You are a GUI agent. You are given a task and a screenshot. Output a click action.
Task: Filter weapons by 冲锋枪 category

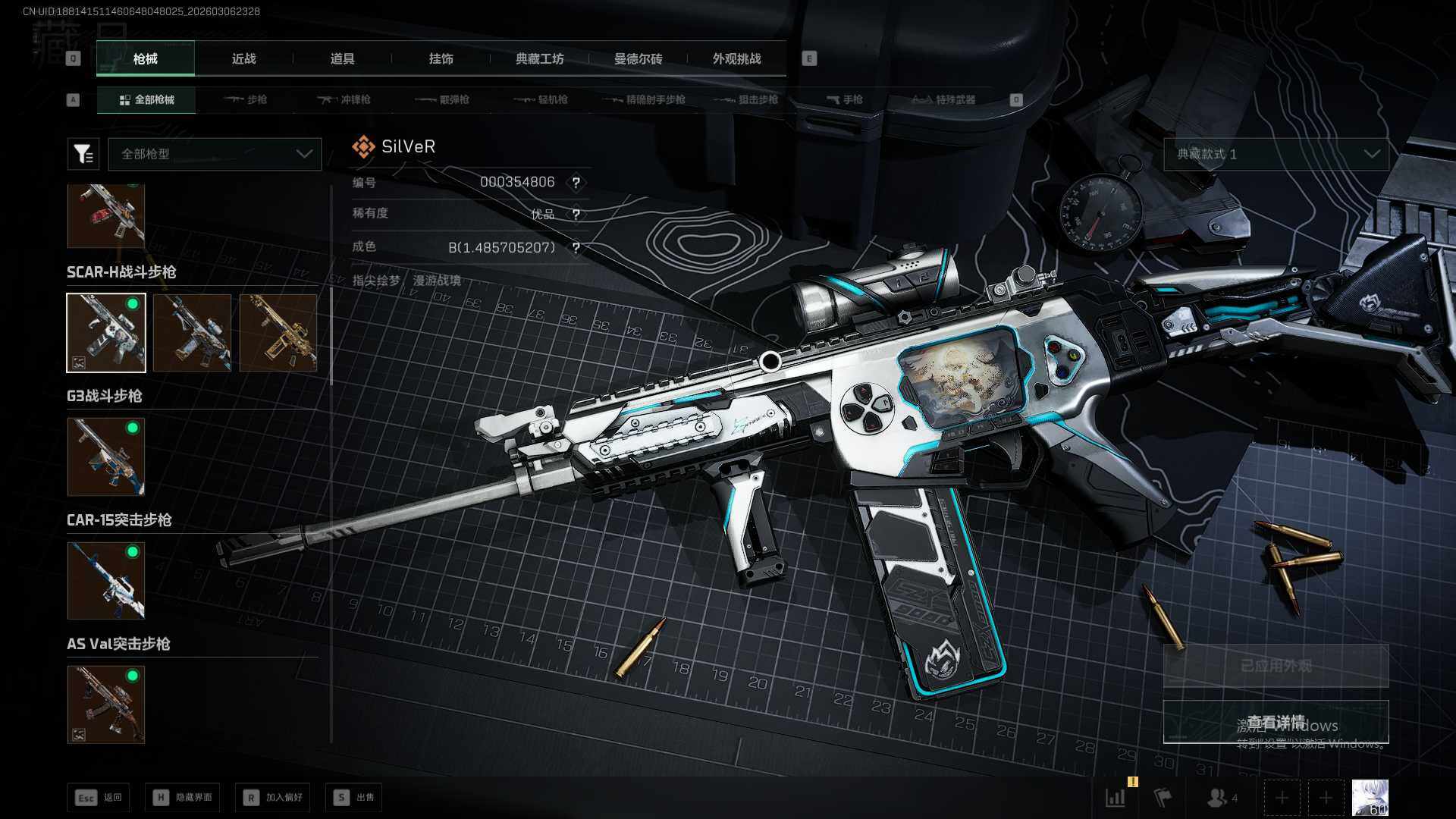(x=344, y=99)
